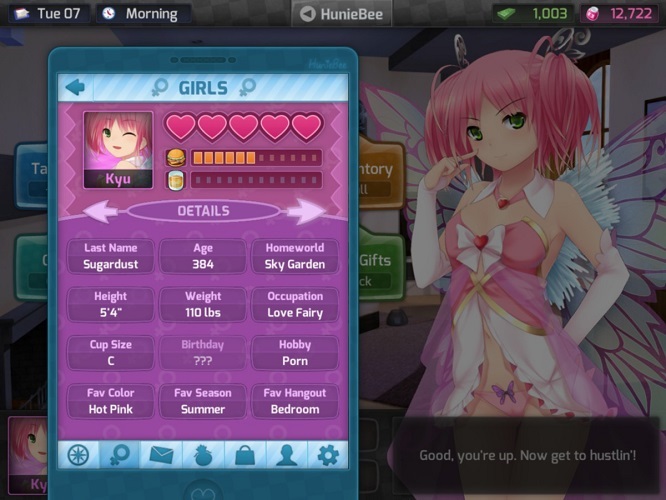This screenshot has width=666, height=500.
Task: Open the gear settings tab
Action: point(327,455)
